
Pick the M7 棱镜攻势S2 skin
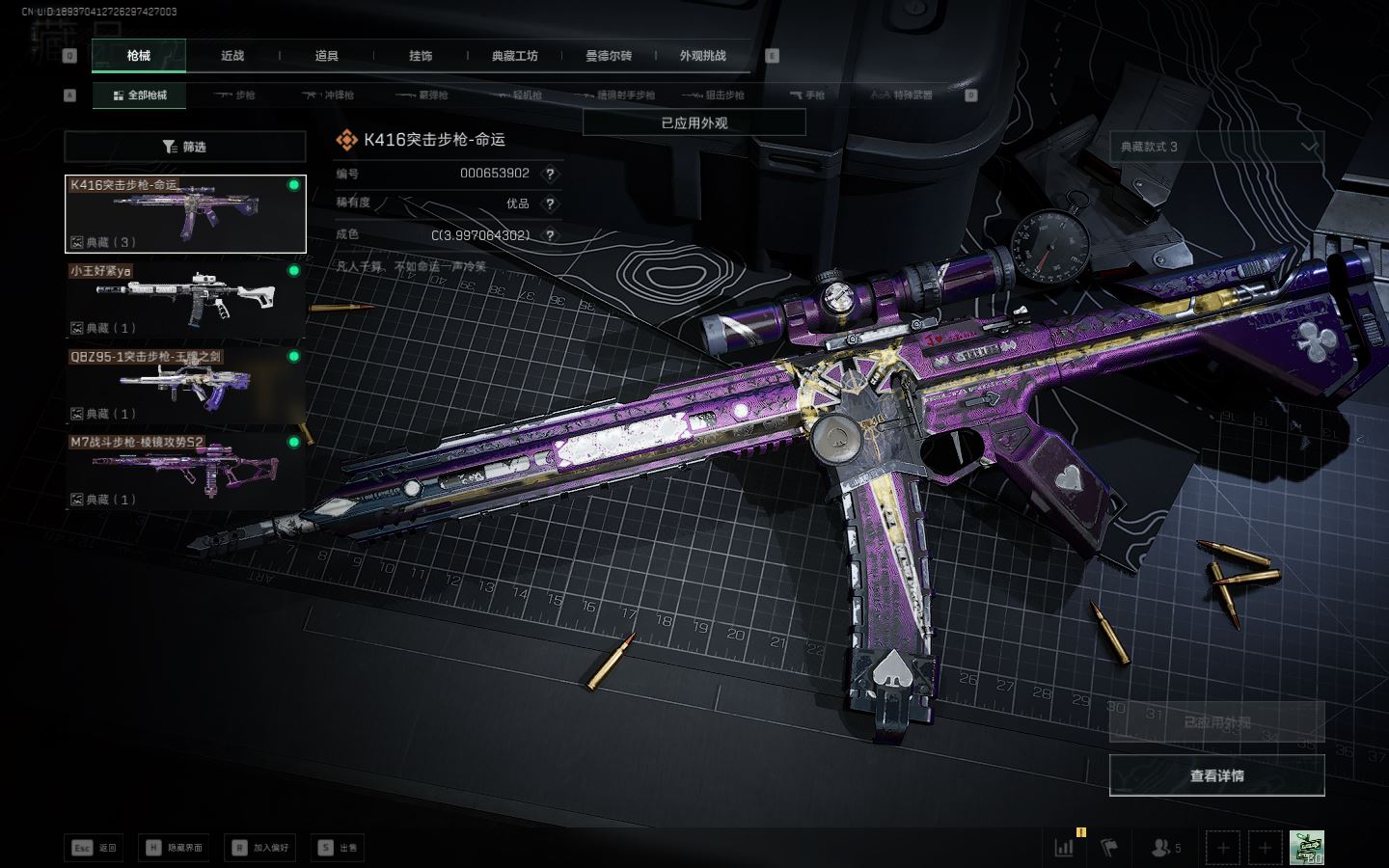click(185, 472)
